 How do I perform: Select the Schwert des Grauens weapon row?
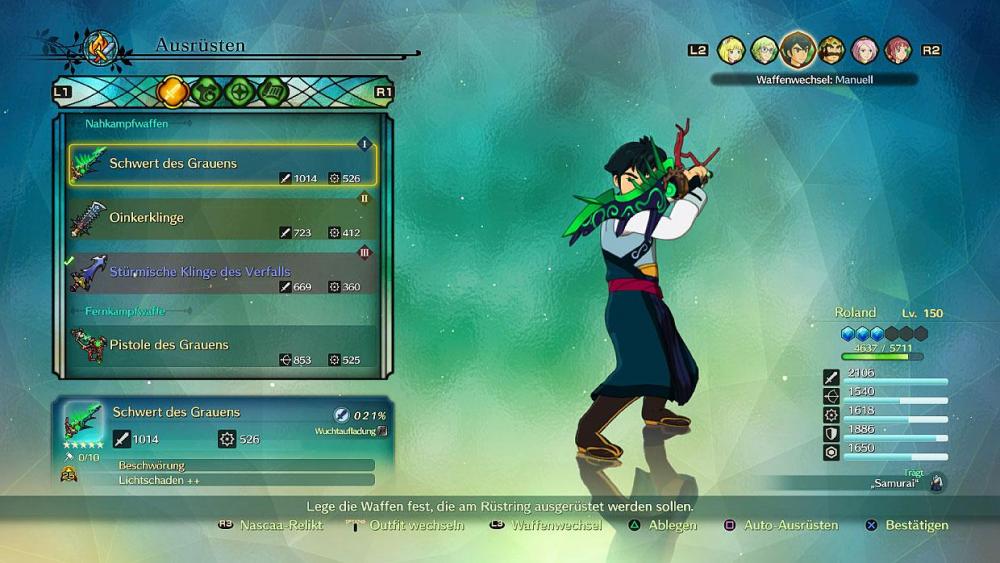tap(222, 164)
